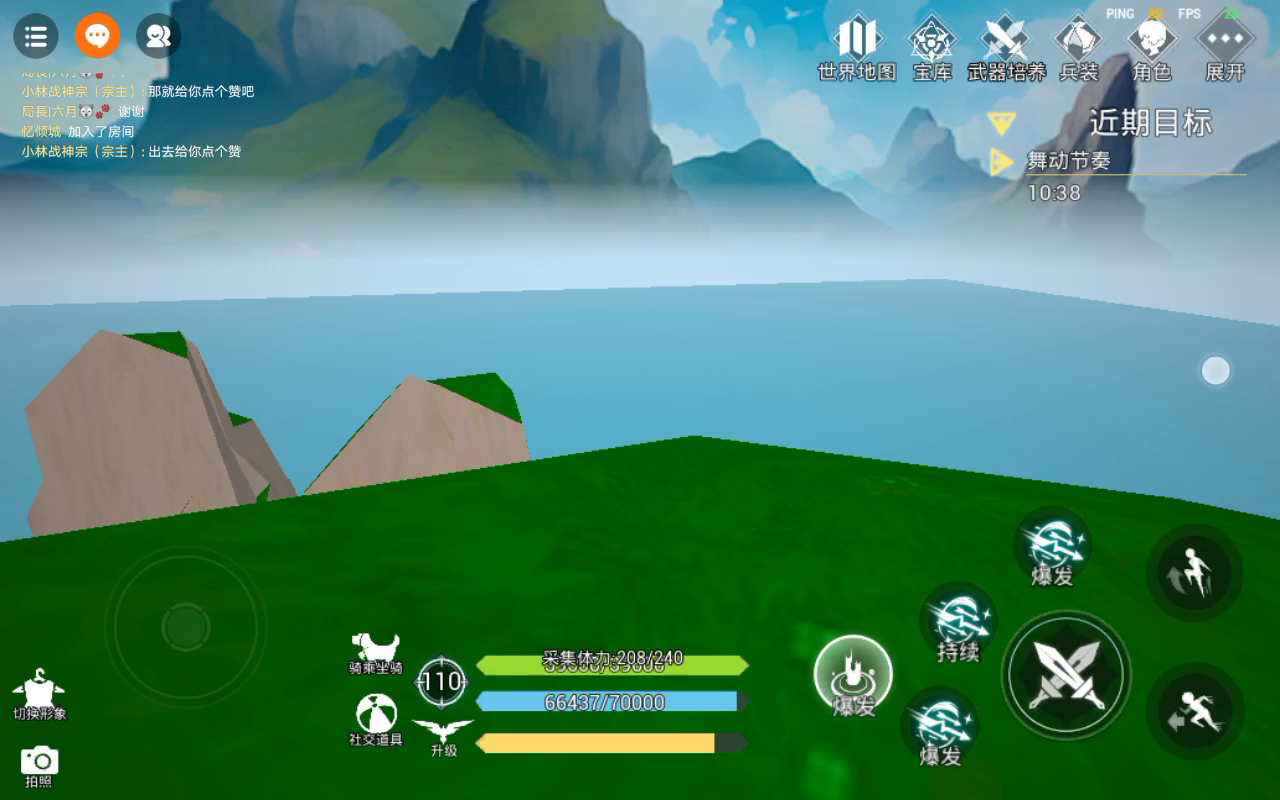Activate 骑乘坐骑 to ride a mount

[x=376, y=652]
